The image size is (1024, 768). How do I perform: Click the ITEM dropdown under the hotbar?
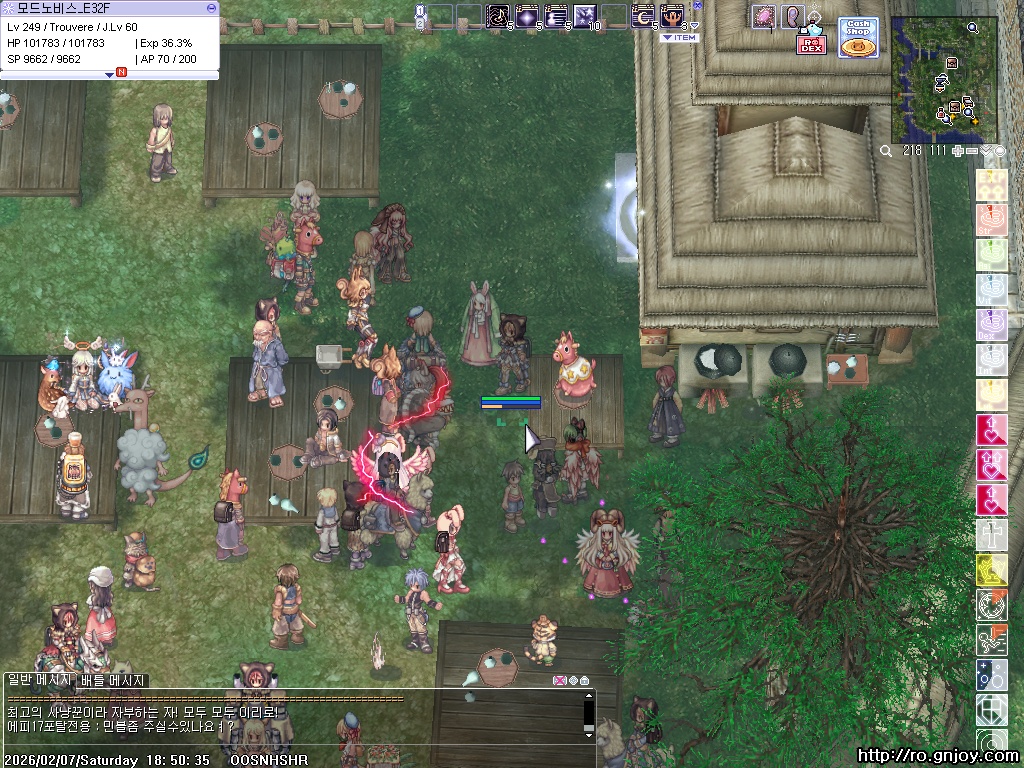coord(679,38)
